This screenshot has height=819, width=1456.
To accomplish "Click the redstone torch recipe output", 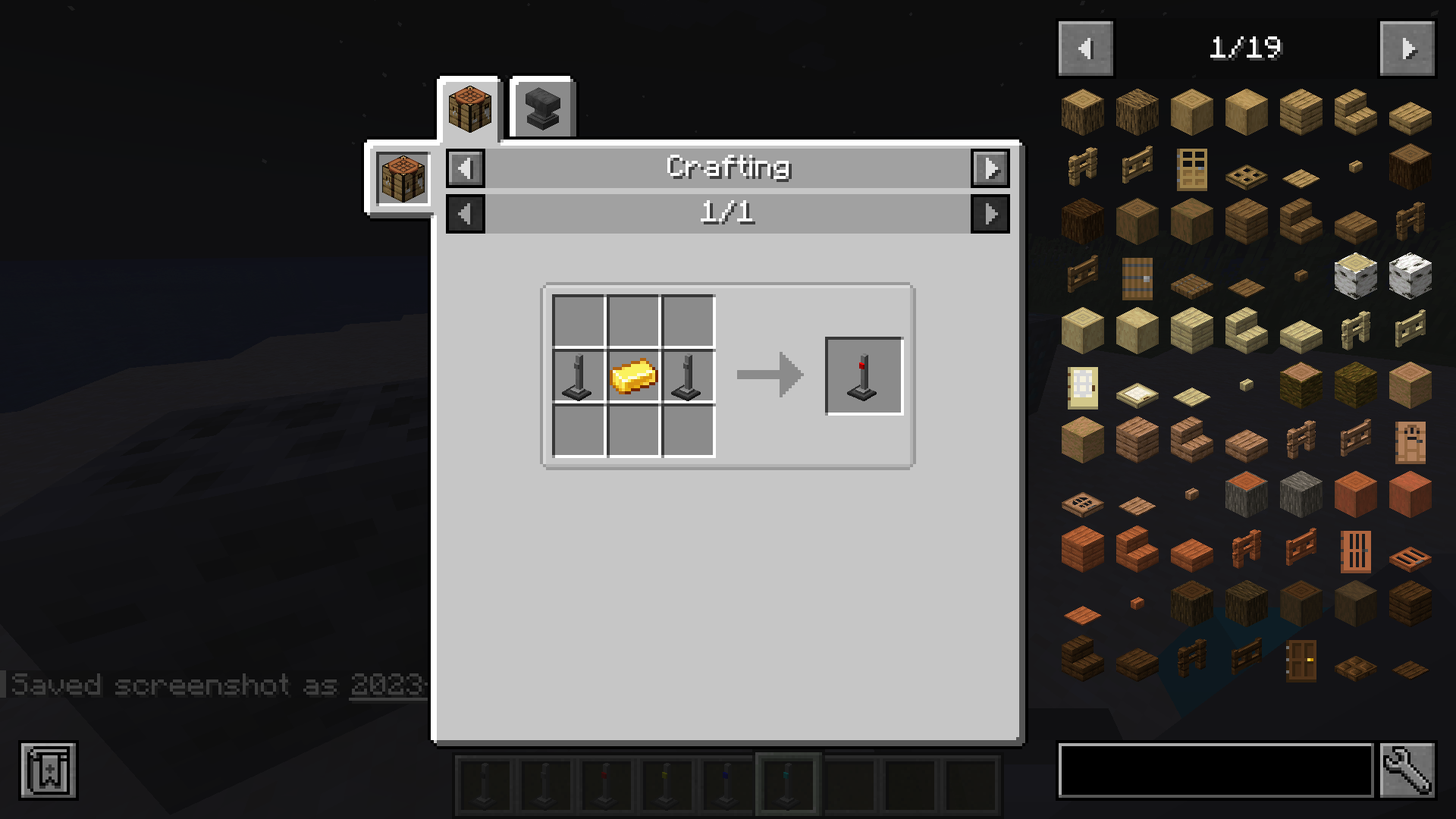I will 864,375.
